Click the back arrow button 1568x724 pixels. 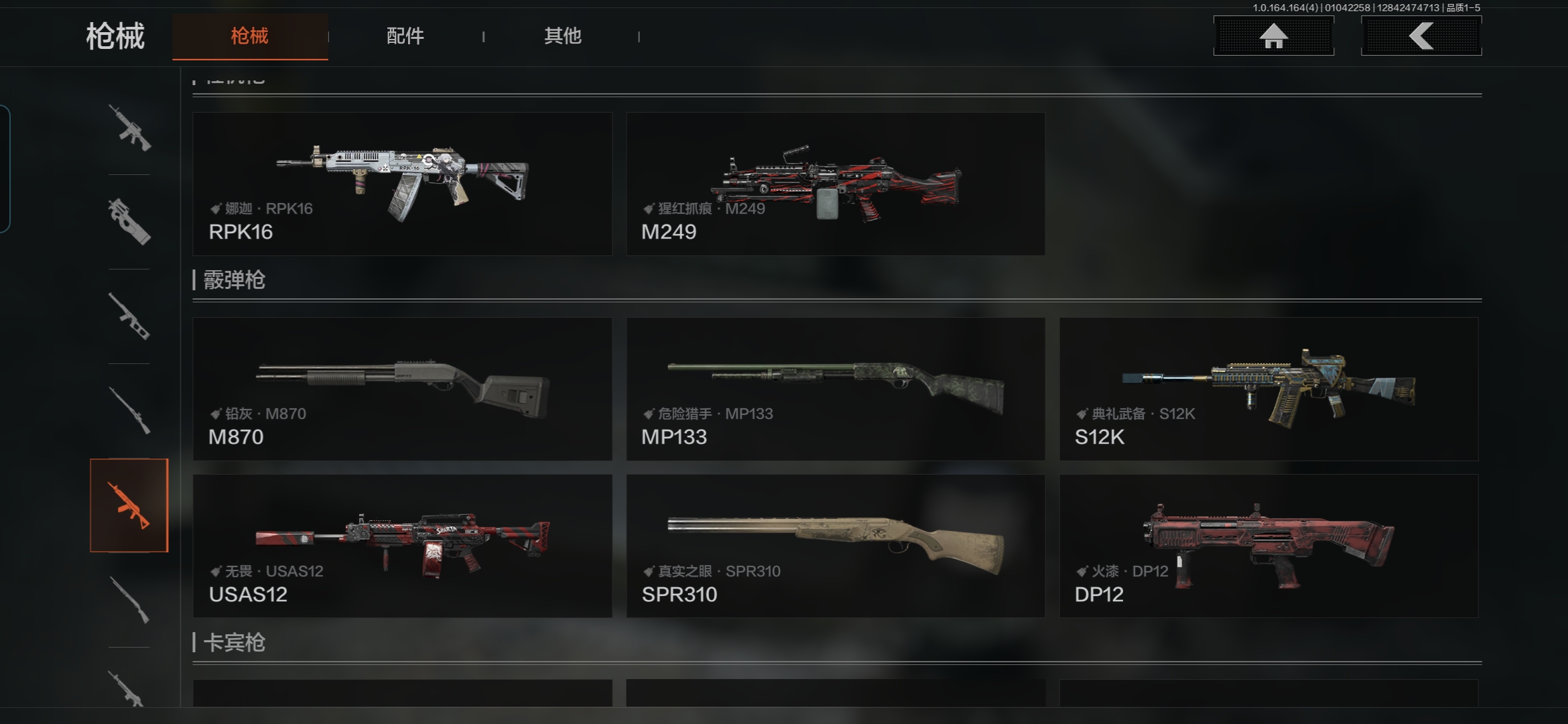(x=1421, y=36)
